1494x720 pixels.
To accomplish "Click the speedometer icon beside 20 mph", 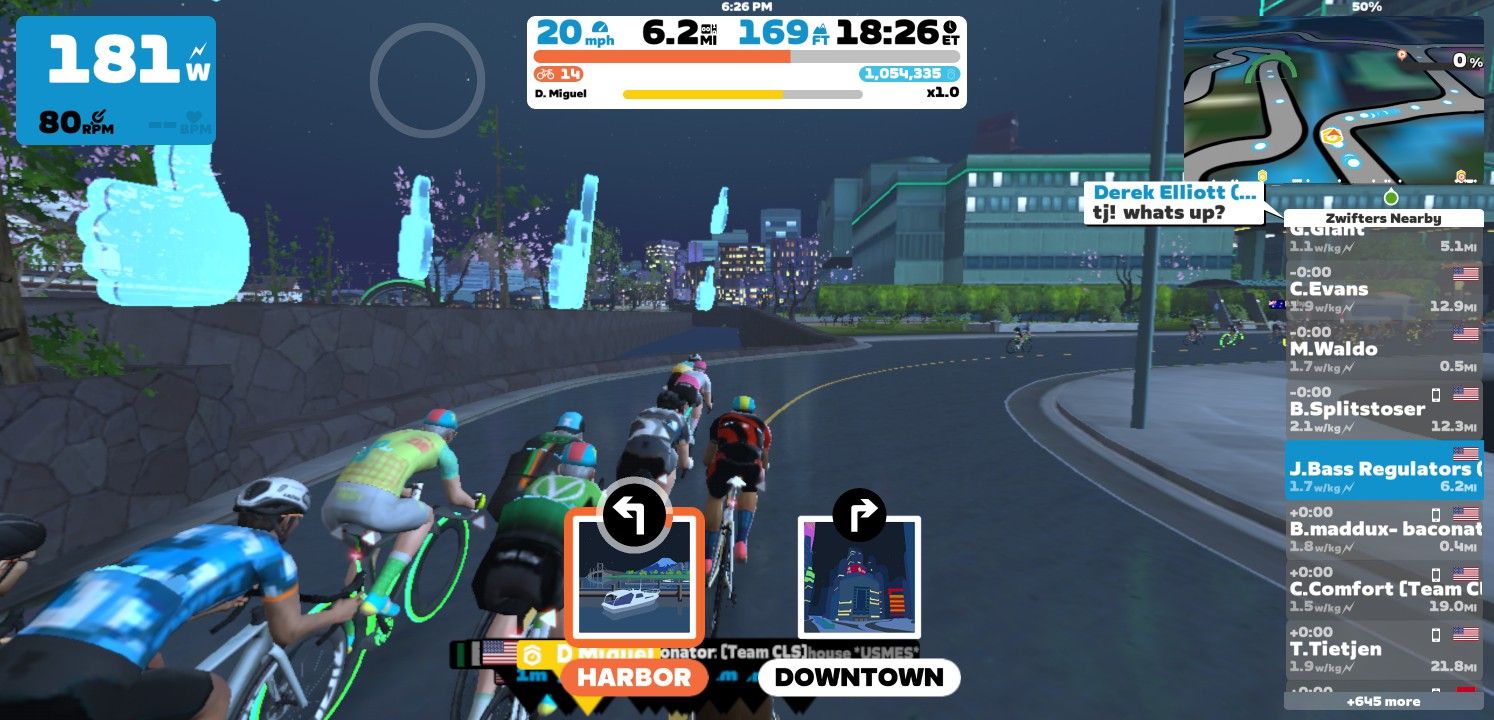I will [x=599, y=28].
